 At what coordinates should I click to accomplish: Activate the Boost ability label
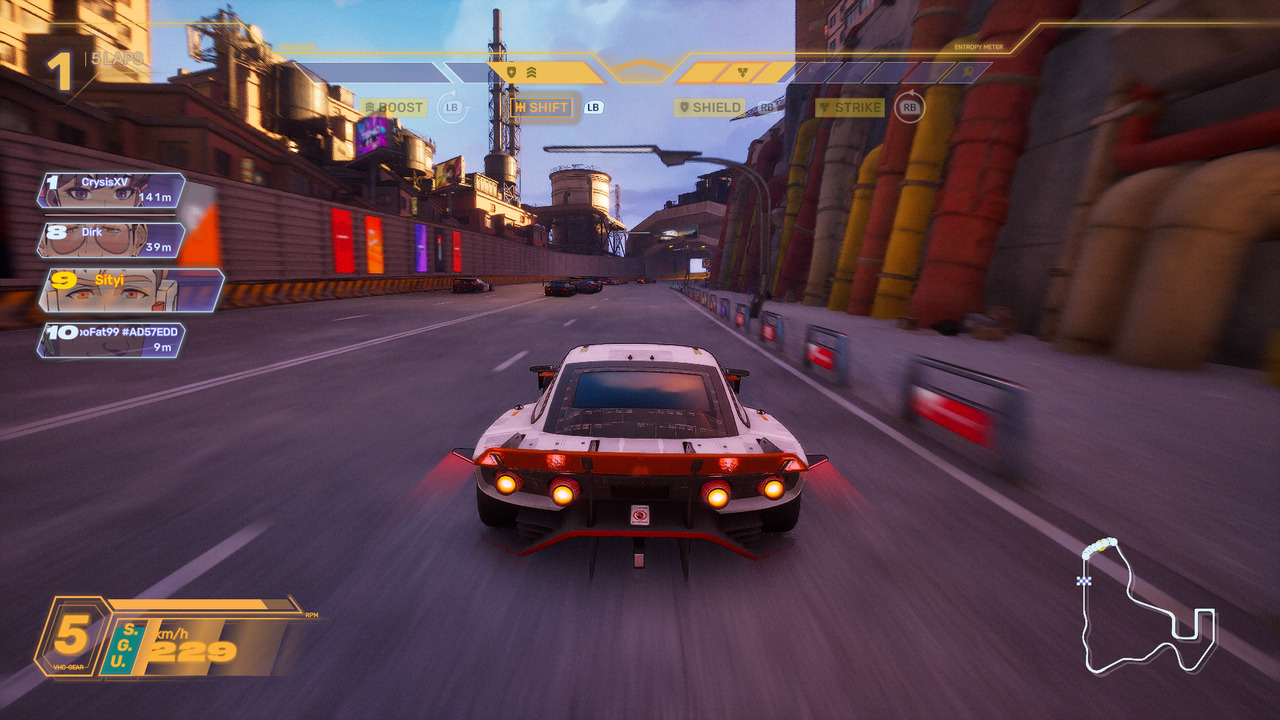[x=394, y=107]
